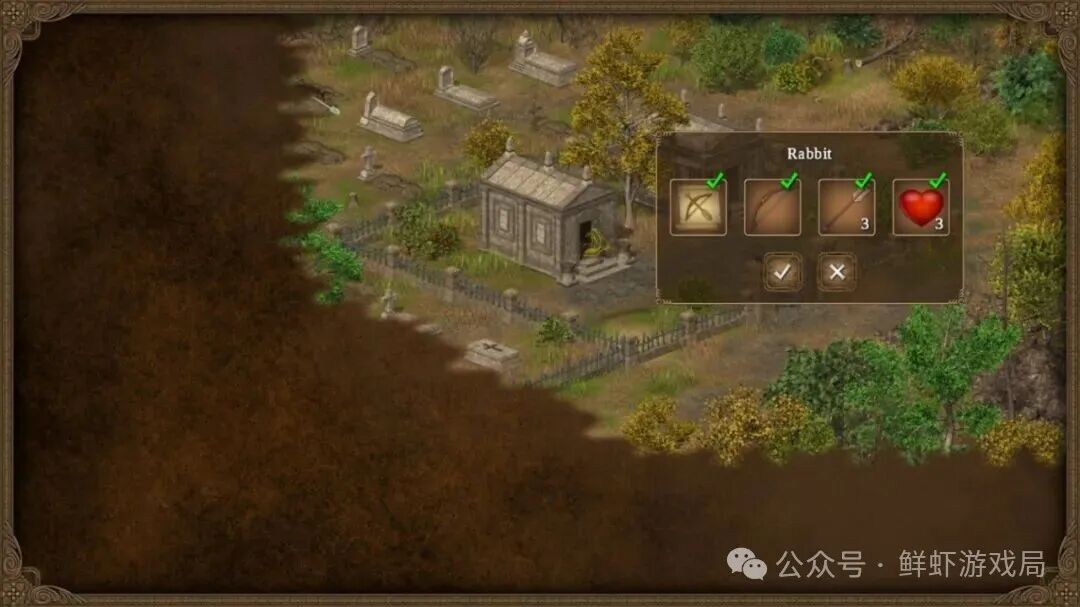Cancel the Rabbit dialog with the X button

tap(837, 271)
